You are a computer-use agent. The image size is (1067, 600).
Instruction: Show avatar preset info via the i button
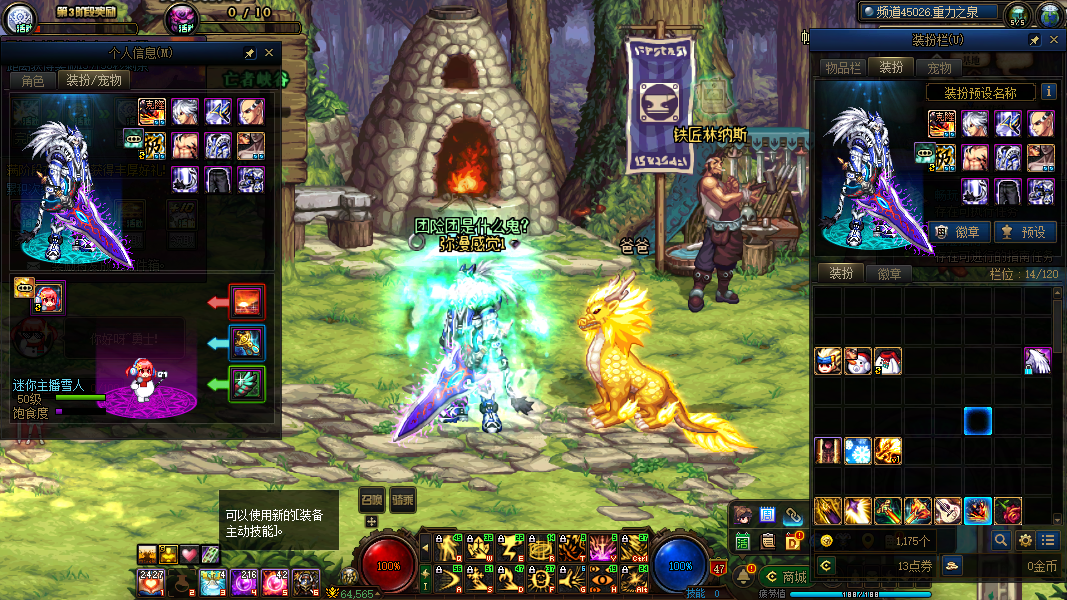click(1049, 92)
